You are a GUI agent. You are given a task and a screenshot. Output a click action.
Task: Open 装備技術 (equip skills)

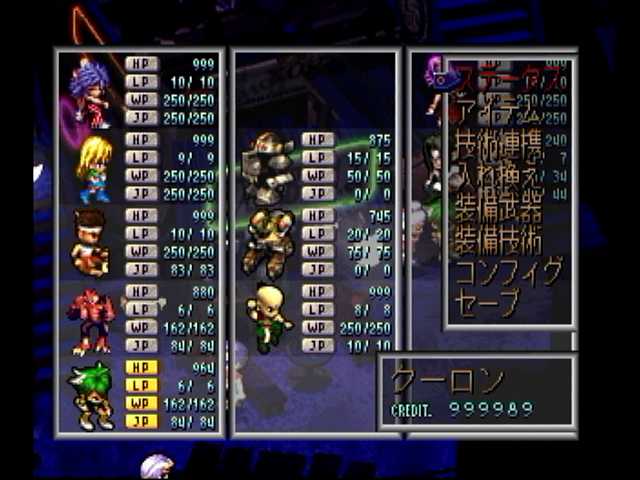click(499, 241)
